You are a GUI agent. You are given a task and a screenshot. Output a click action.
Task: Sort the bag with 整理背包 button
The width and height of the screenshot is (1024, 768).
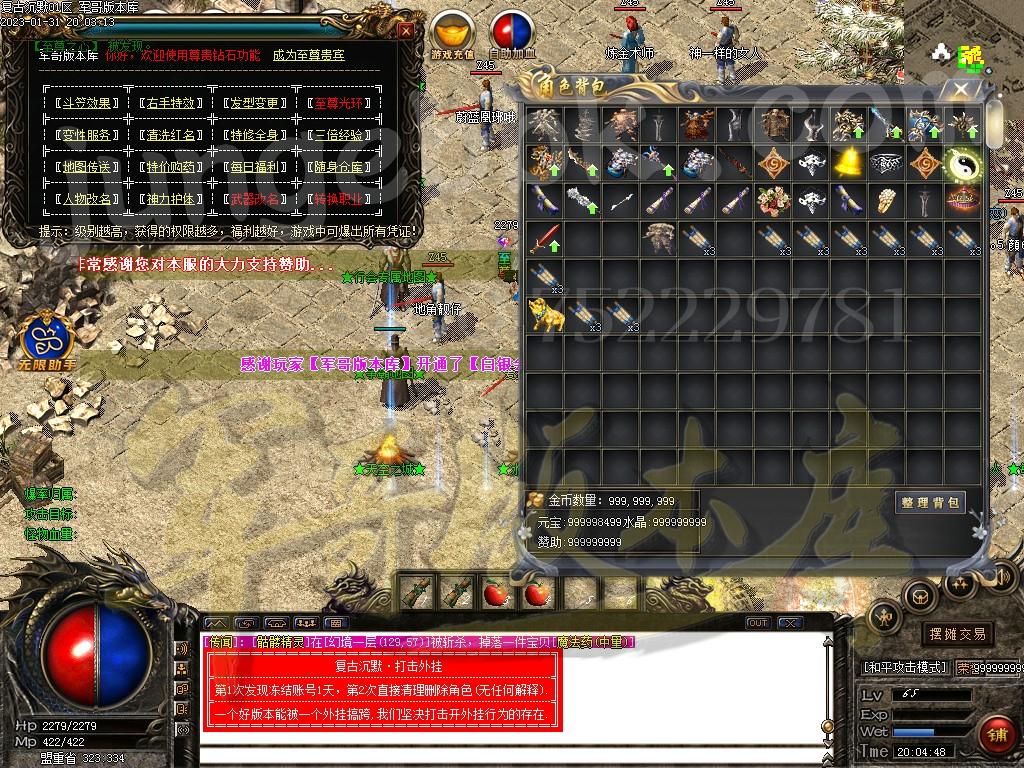tap(929, 503)
